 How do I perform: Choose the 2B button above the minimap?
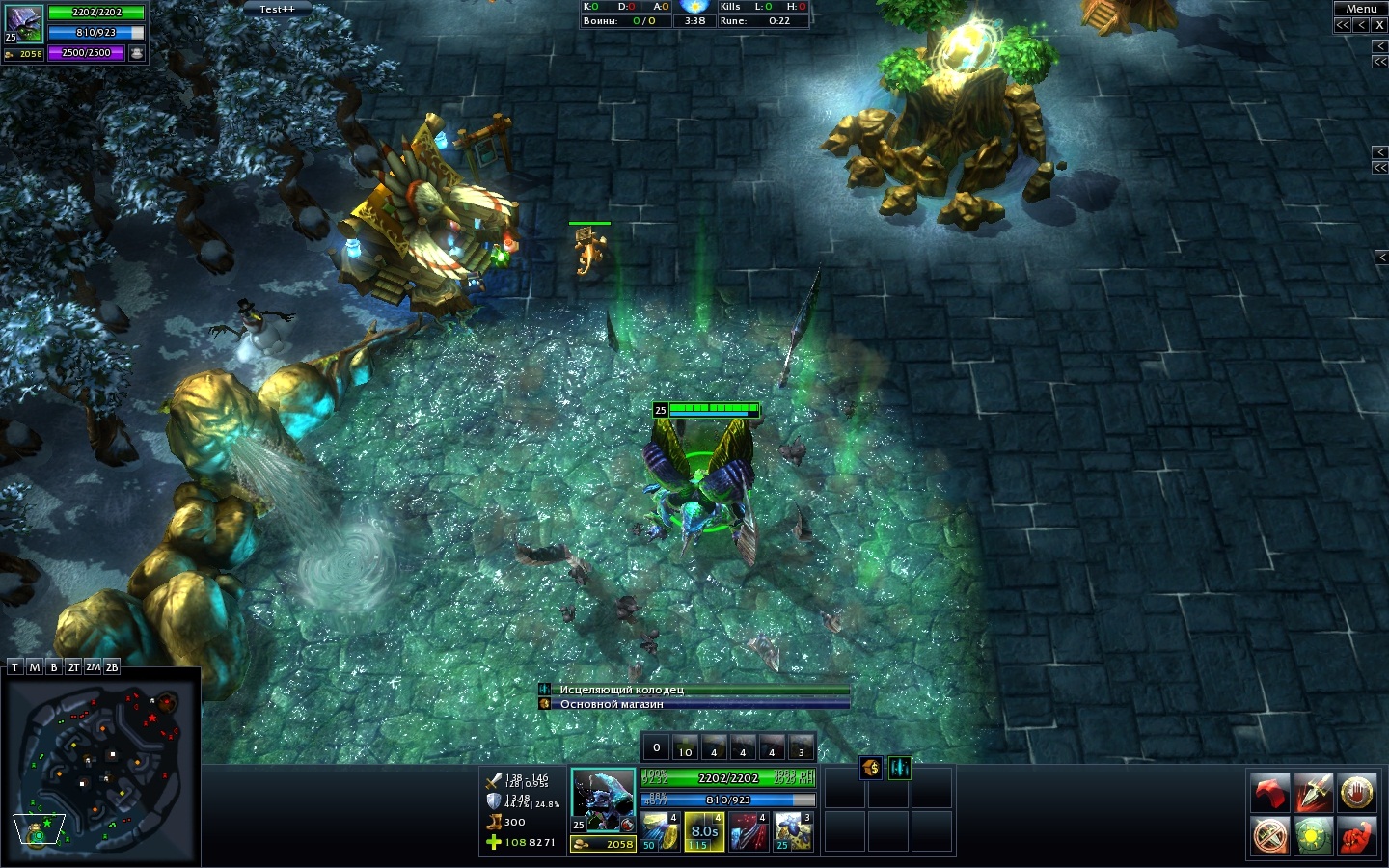click(112, 667)
